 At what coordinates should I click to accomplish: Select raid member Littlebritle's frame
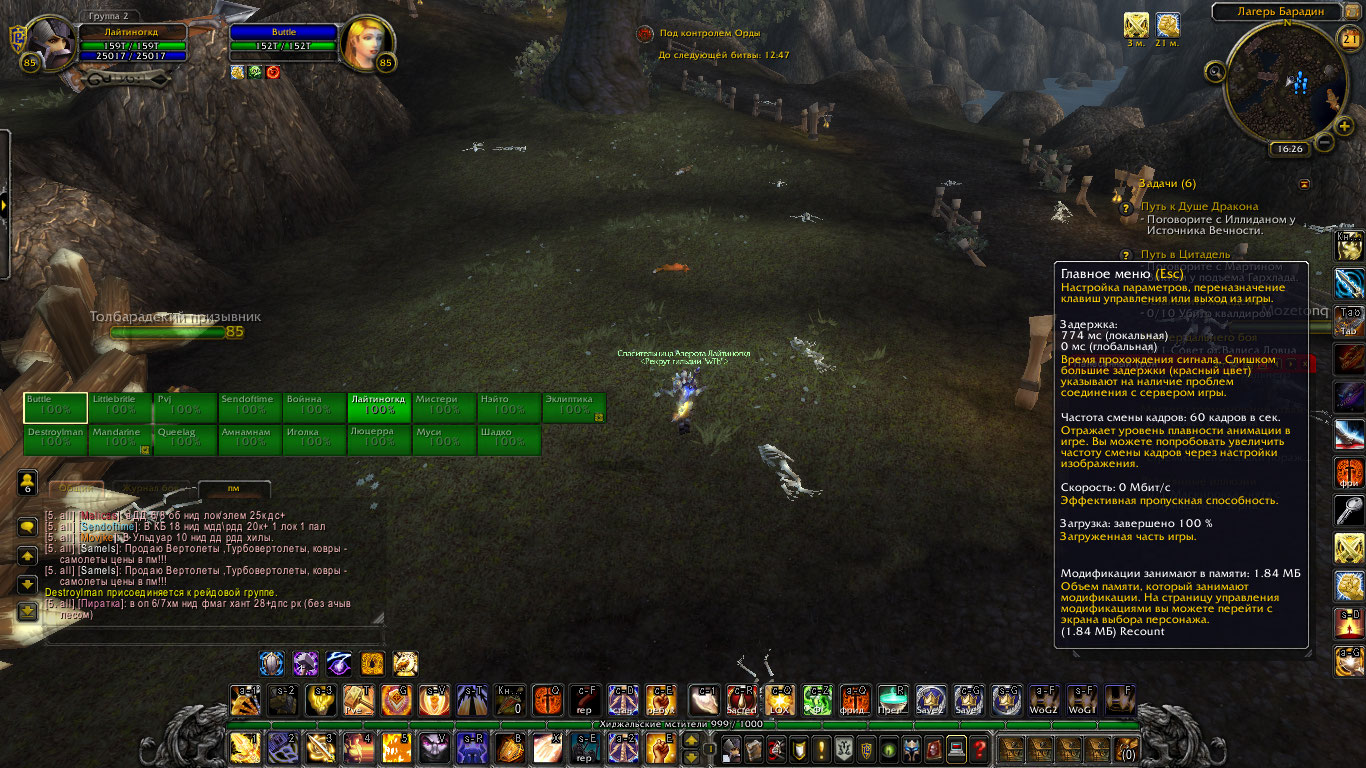click(x=120, y=408)
